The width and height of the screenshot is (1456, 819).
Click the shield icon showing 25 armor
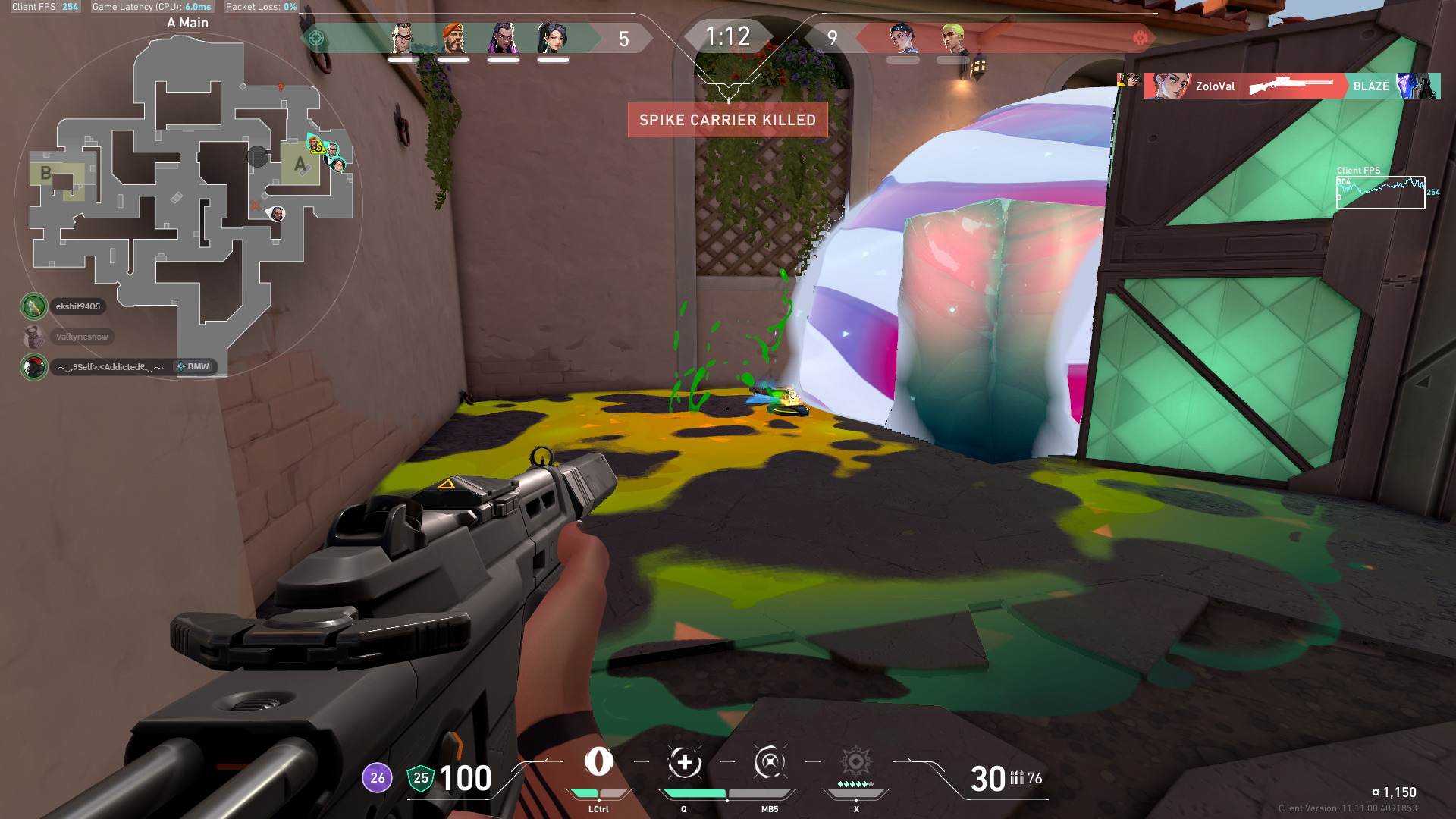(x=420, y=777)
